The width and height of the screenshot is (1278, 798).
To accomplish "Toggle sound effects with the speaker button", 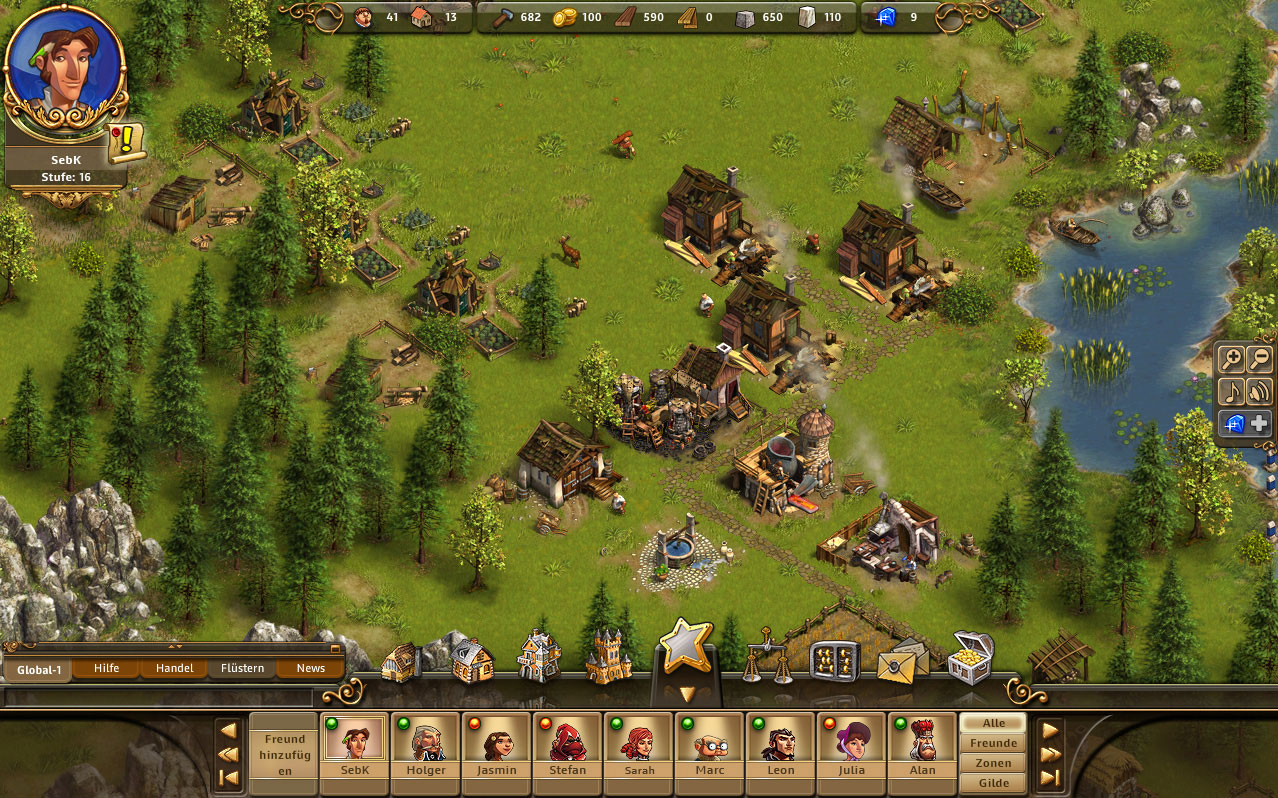I will (1259, 391).
